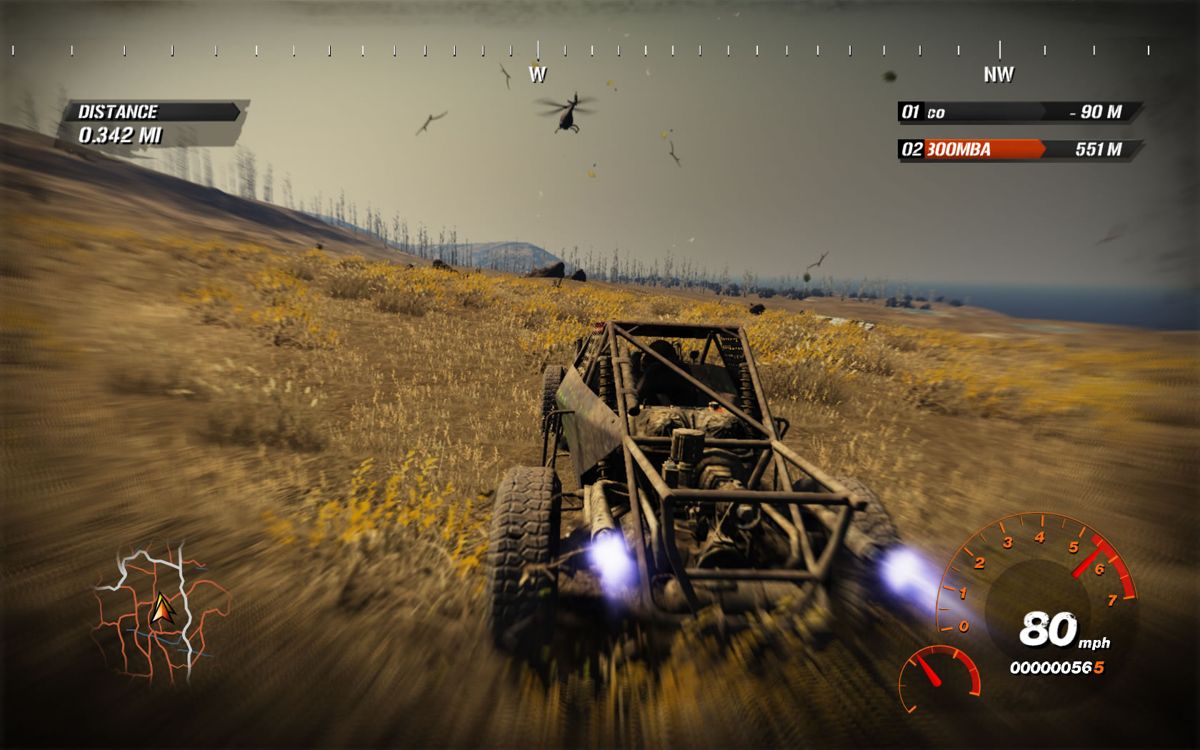Select the first-place racer row
Screen dimensions: 1200x750
point(1020,112)
